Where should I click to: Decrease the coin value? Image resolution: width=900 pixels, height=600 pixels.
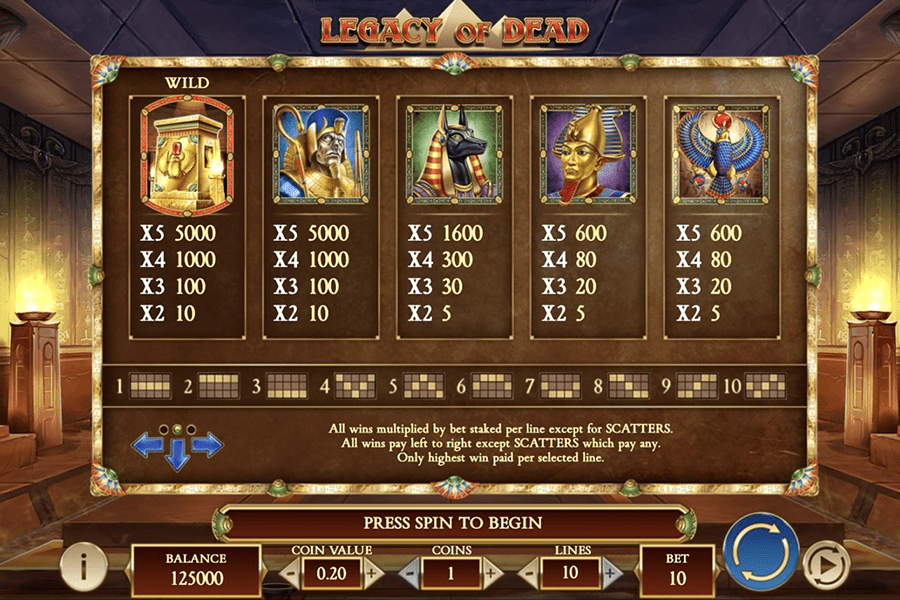point(289,573)
